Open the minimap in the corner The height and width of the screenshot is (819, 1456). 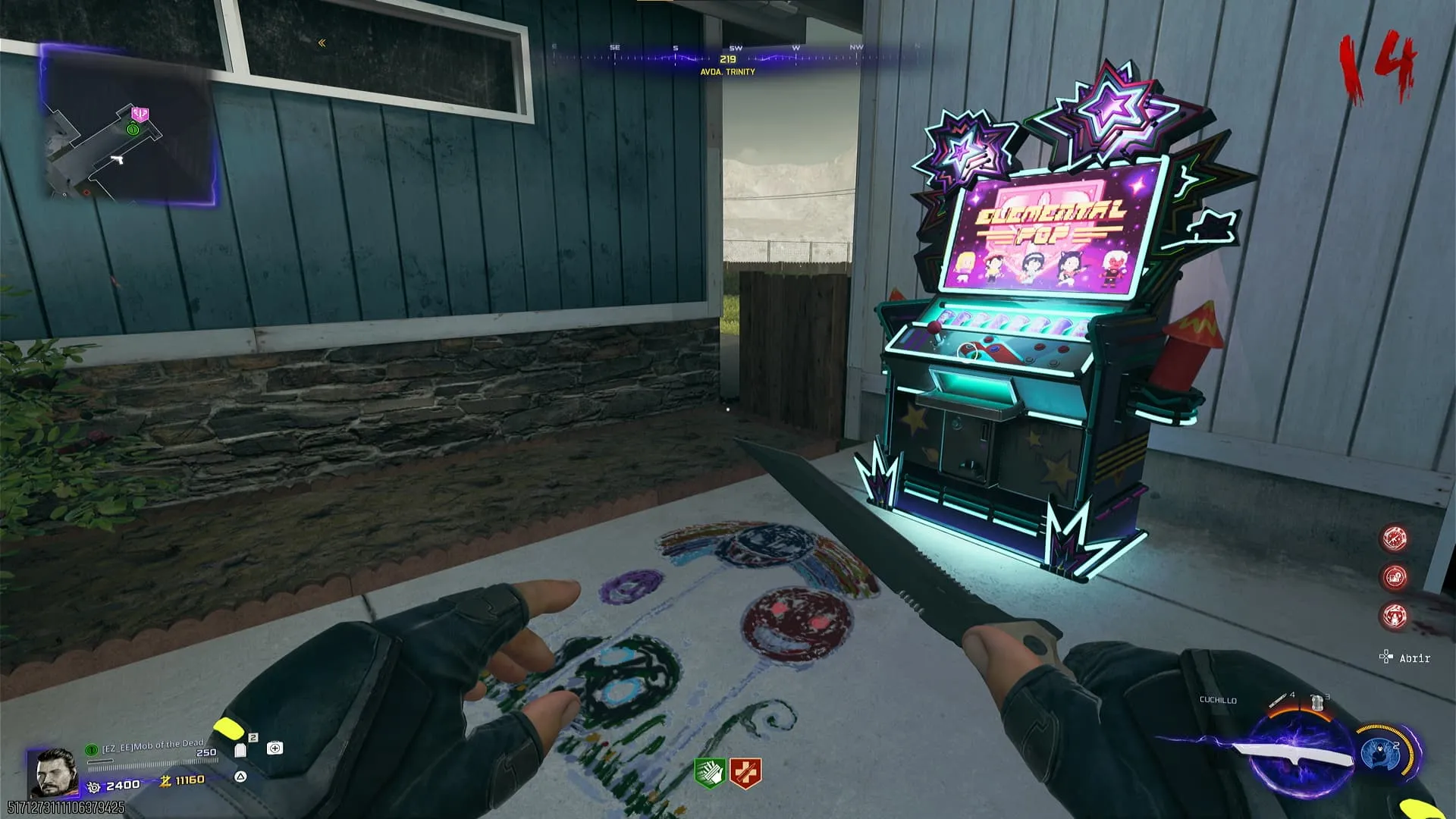click(x=127, y=126)
